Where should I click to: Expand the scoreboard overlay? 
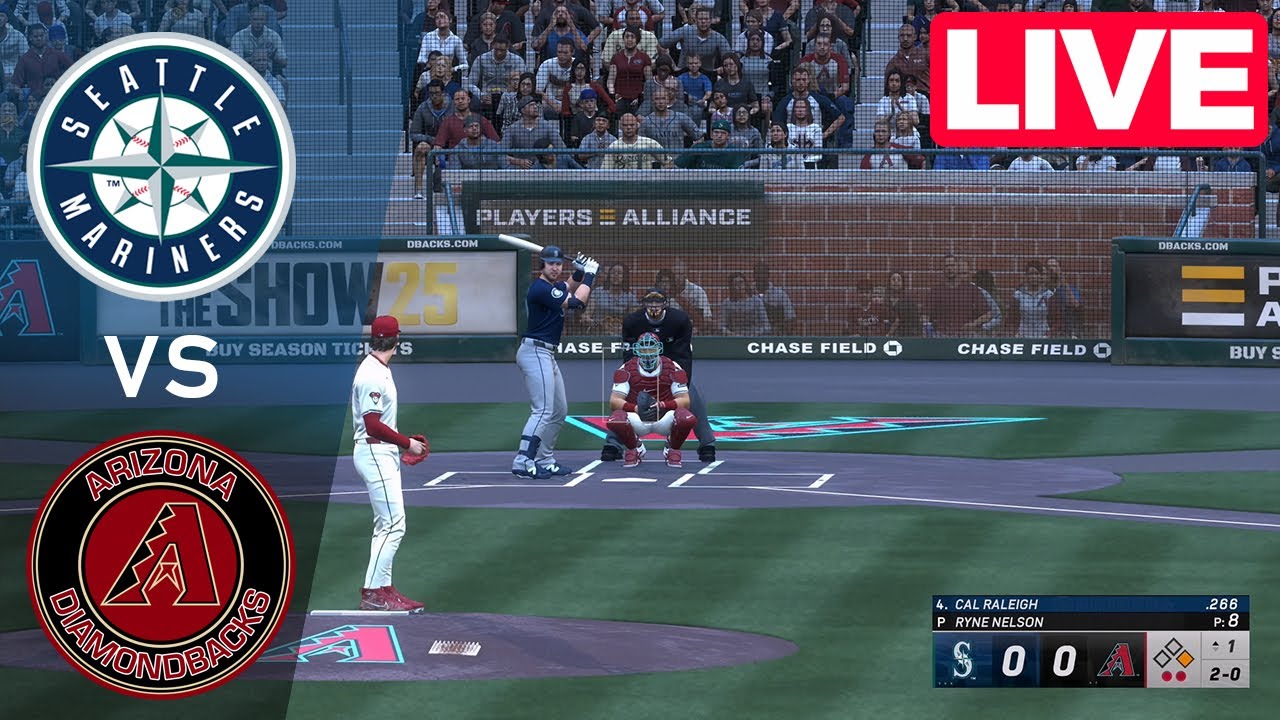pyautogui.click(x=1090, y=640)
